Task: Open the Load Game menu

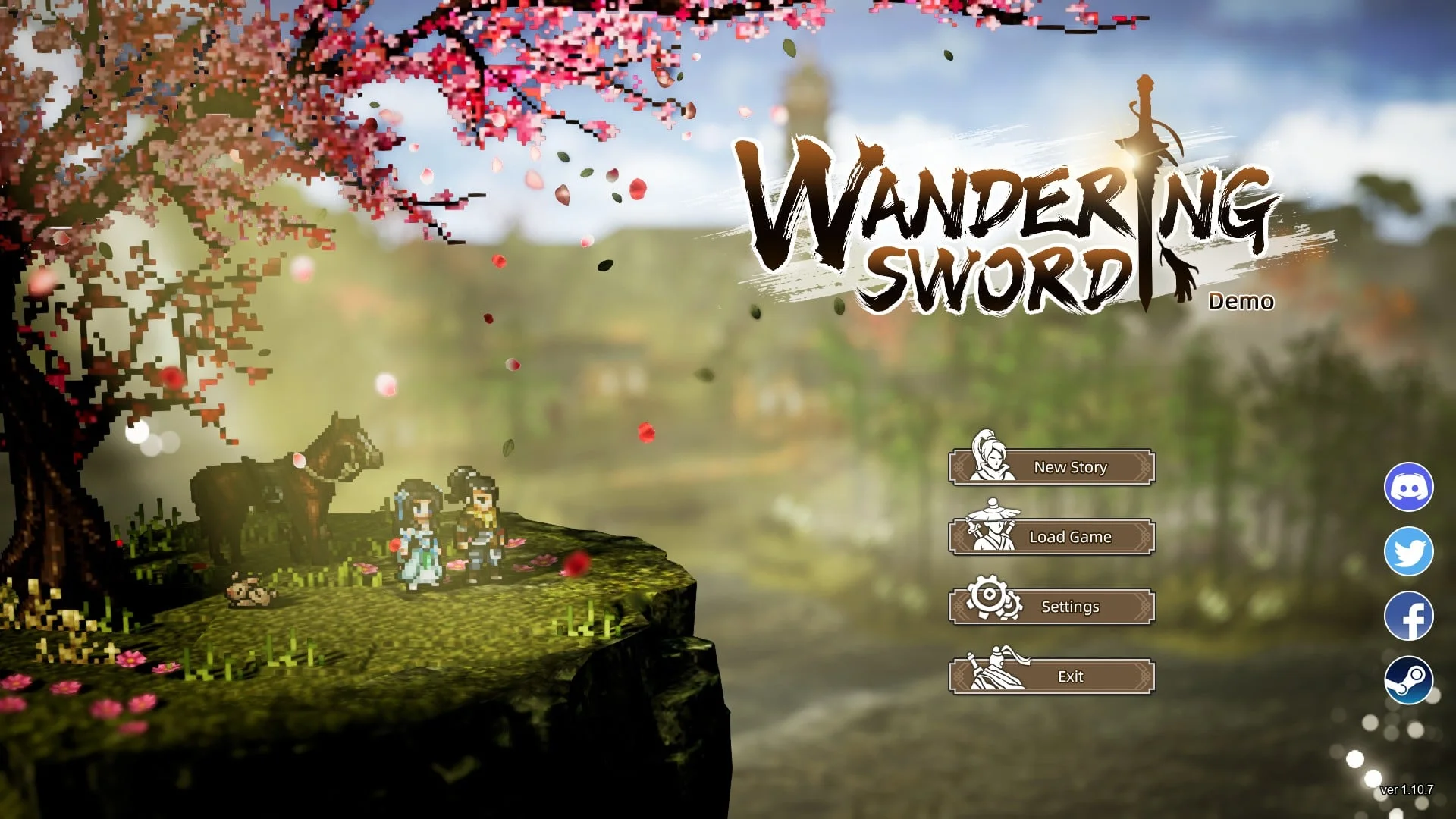Action: [1069, 537]
